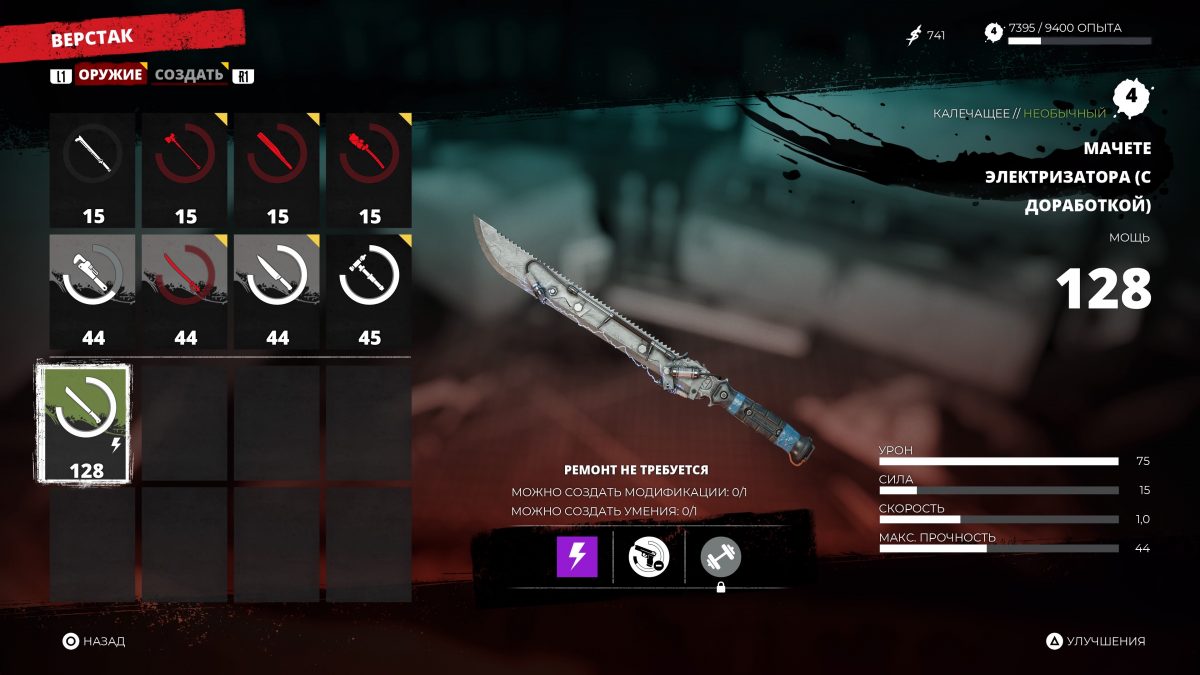Choose the red plank weapon slot
The width and height of the screenshot is (1200, 675).
point(277,169)
